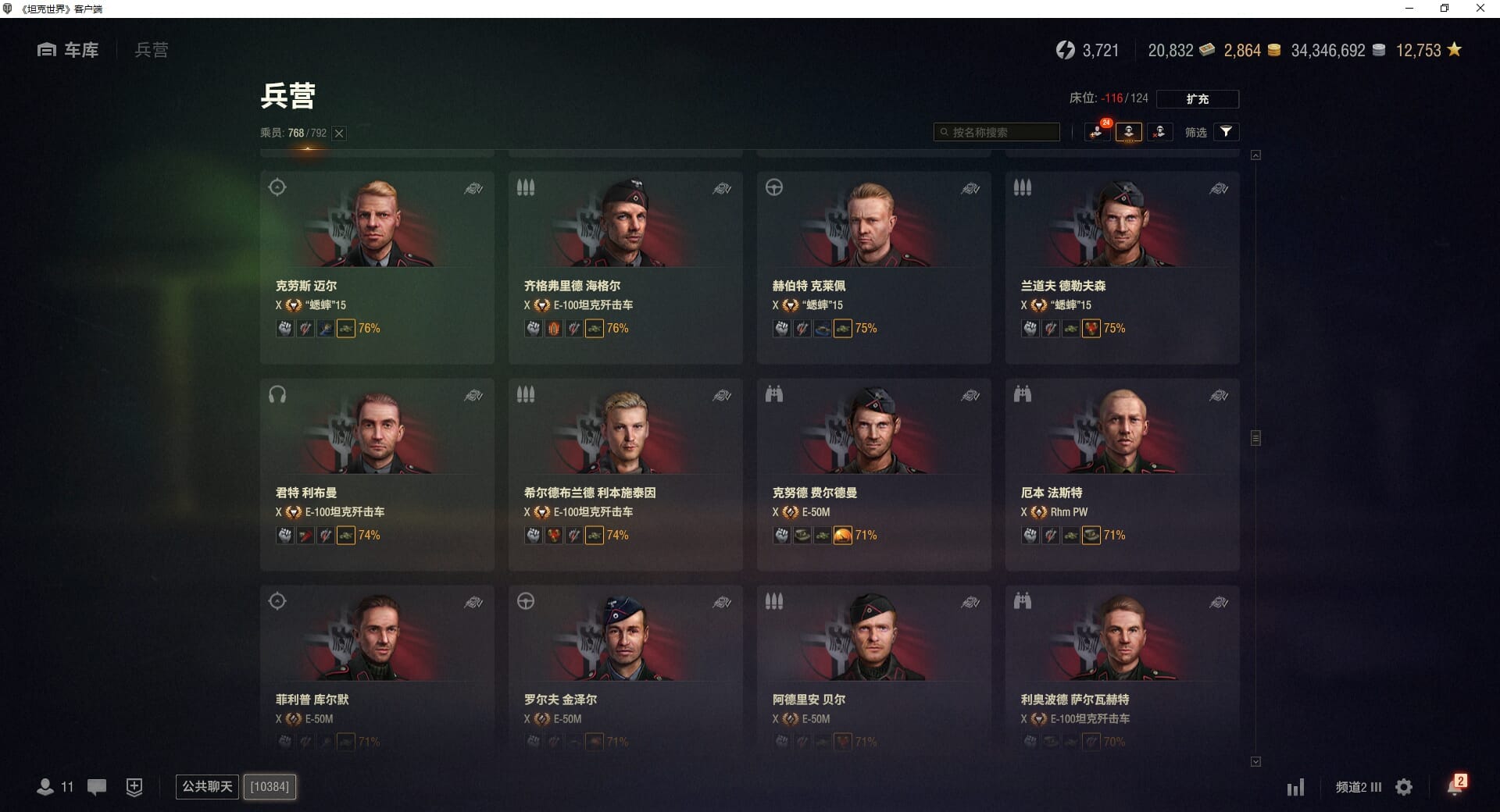
Task: Return to the 车库 garage screen
Action: pos(69,50)
